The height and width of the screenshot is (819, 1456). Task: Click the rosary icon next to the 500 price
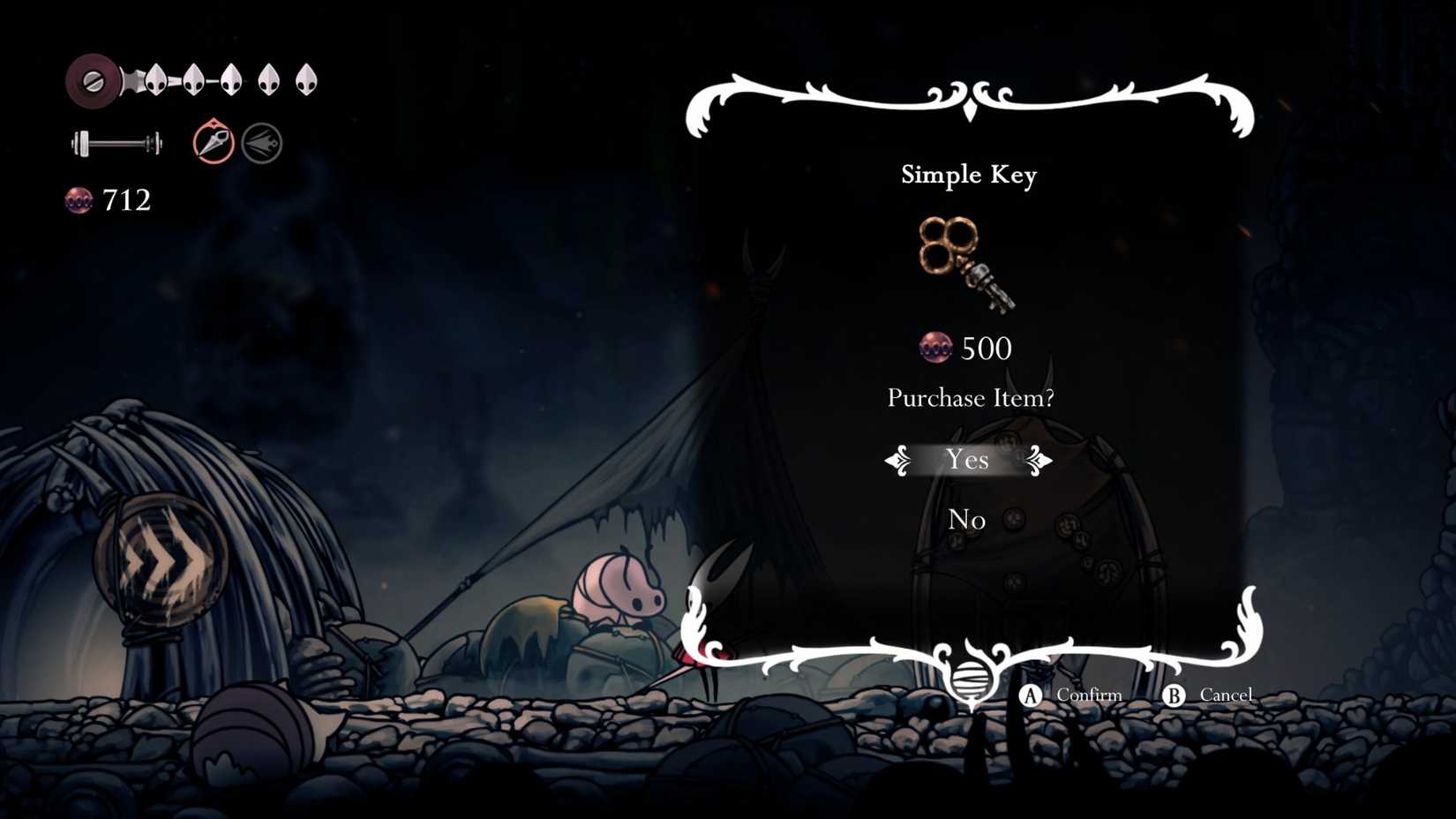(x=935, y=346)
